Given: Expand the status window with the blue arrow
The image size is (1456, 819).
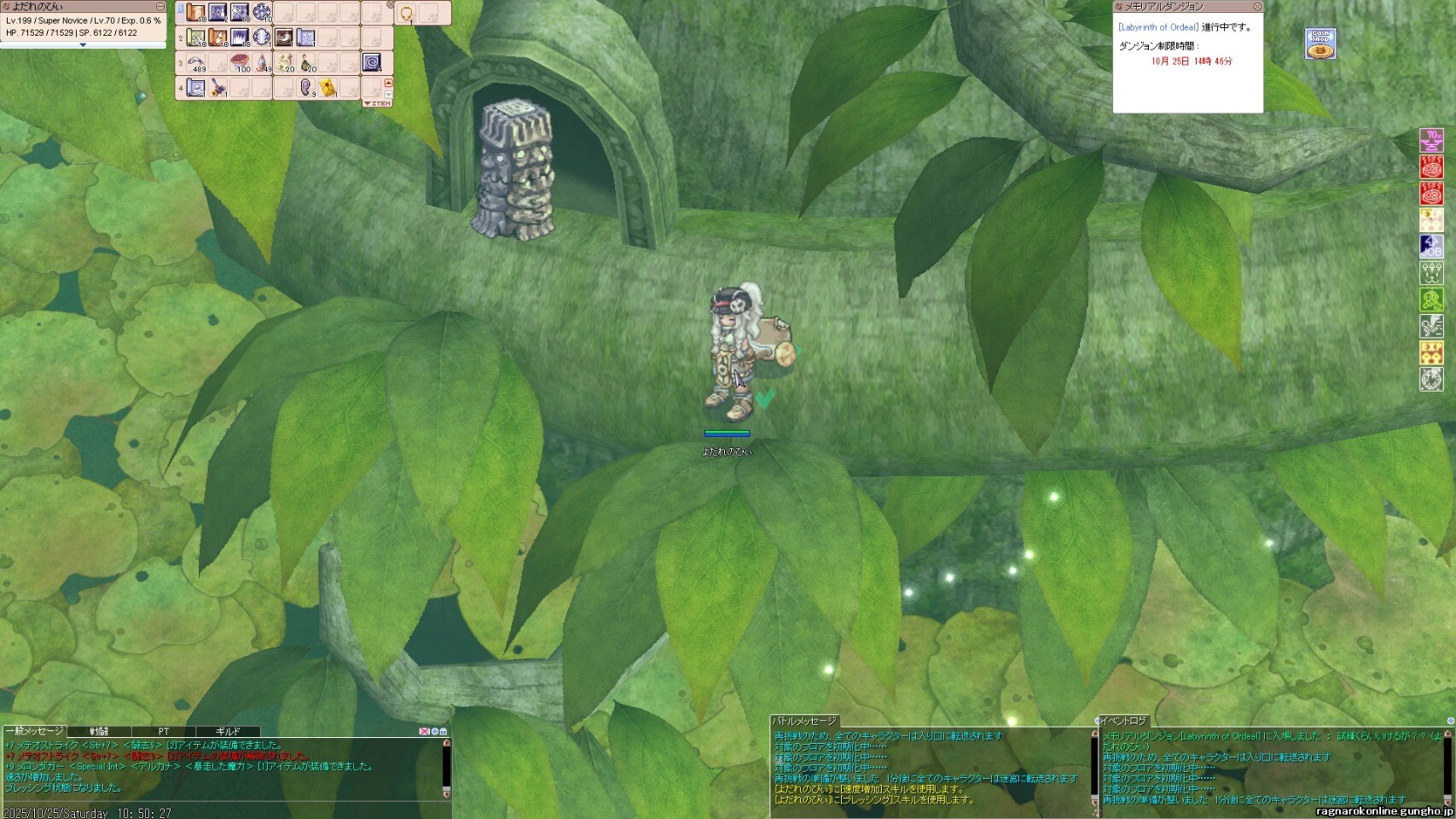Looking at the screenshot, I should 83,45.
